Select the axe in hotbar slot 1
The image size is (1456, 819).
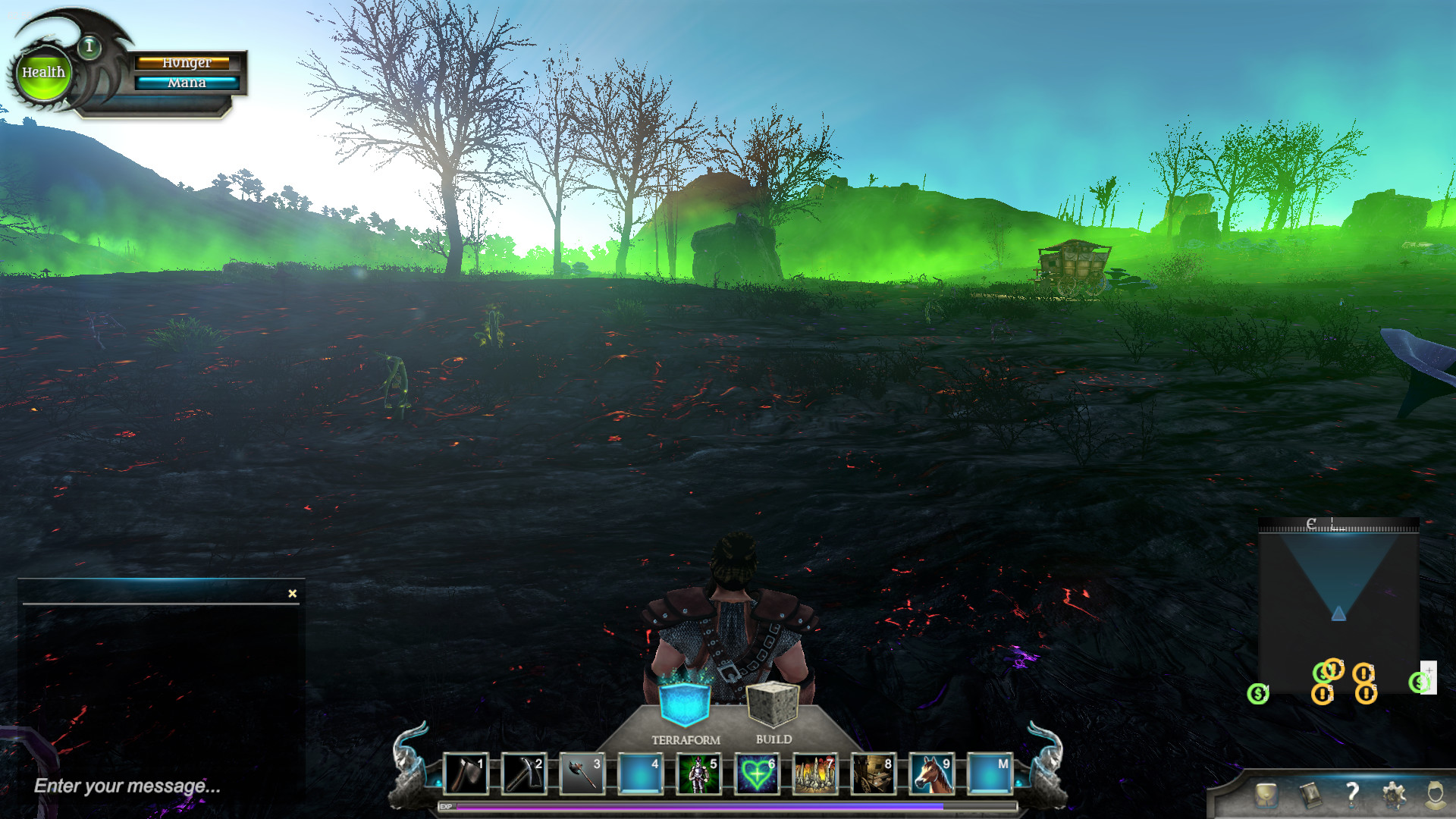click(x=466, y=773)
